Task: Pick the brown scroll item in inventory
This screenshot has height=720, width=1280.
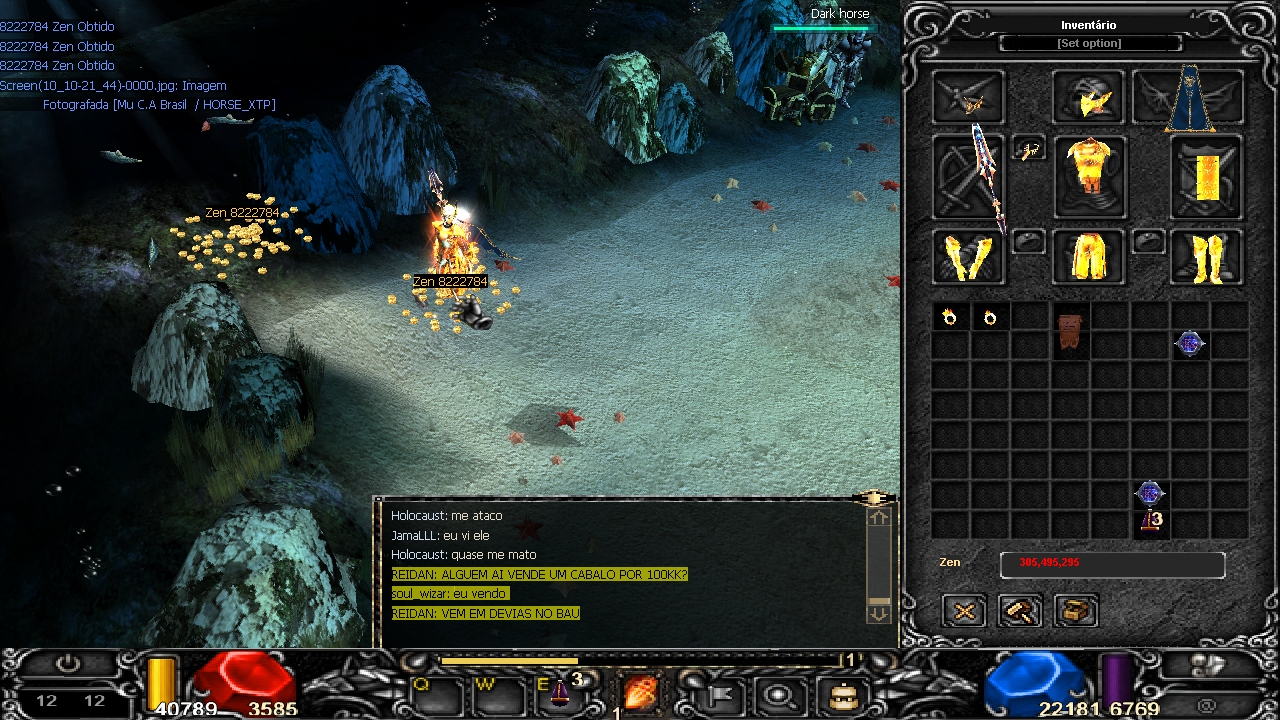Action: (x=1069, y=331)
